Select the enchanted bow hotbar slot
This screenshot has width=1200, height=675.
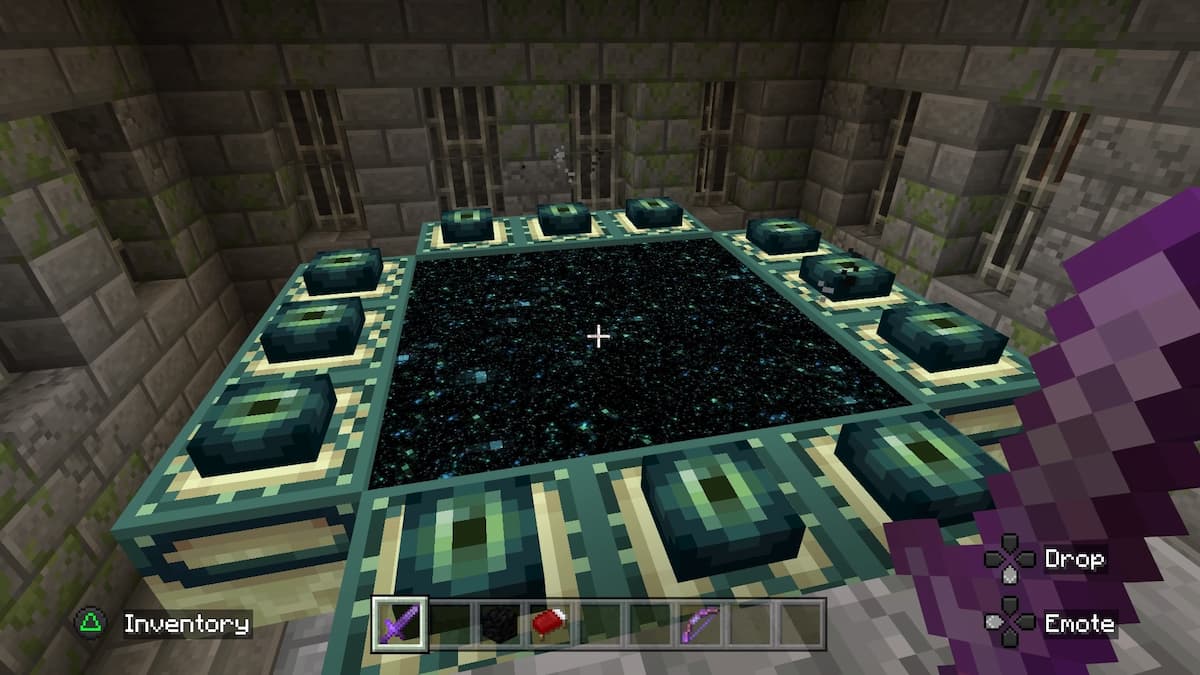click(x=699, y=624)
